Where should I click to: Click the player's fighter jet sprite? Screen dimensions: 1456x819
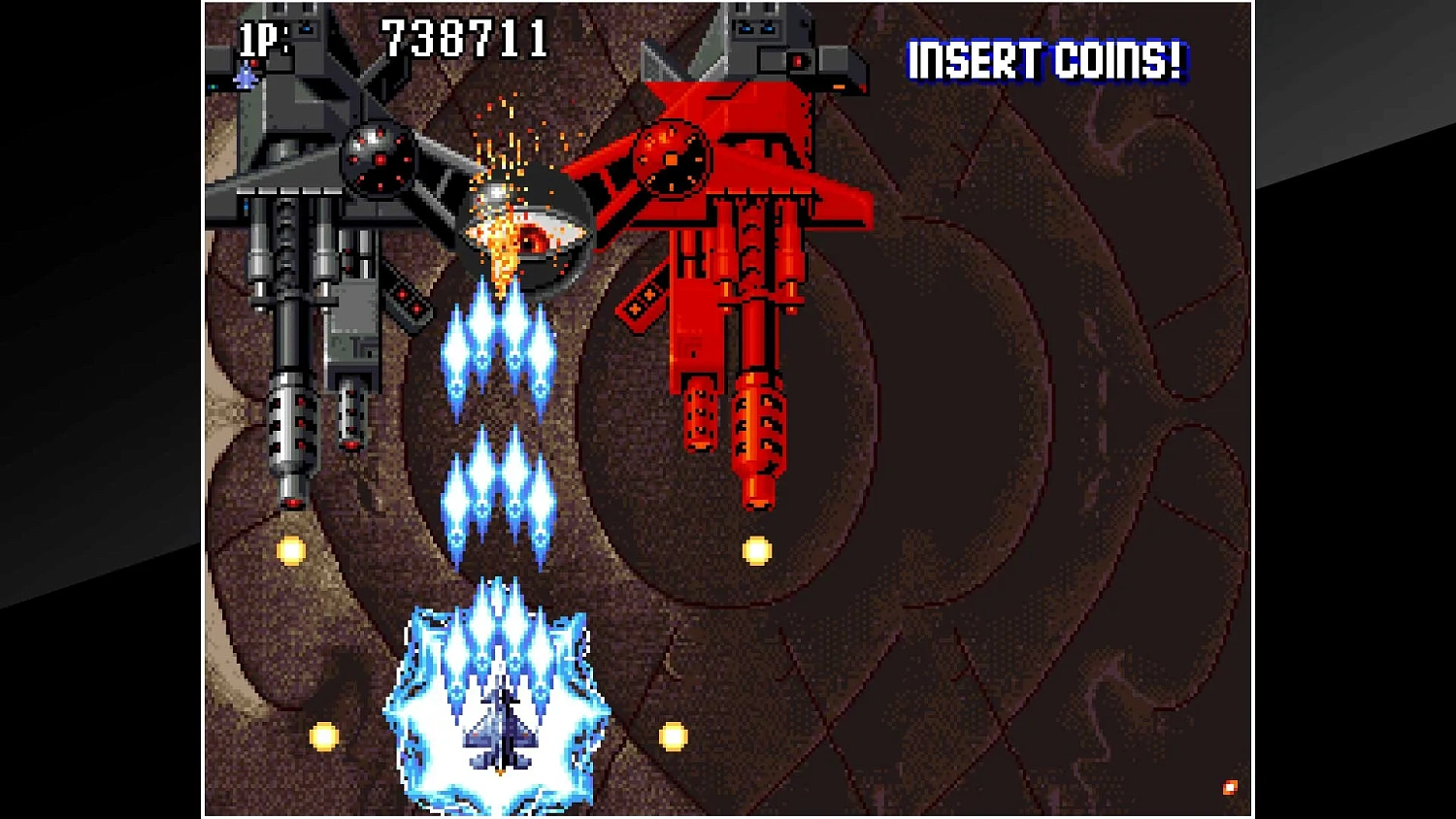point(497,733)
